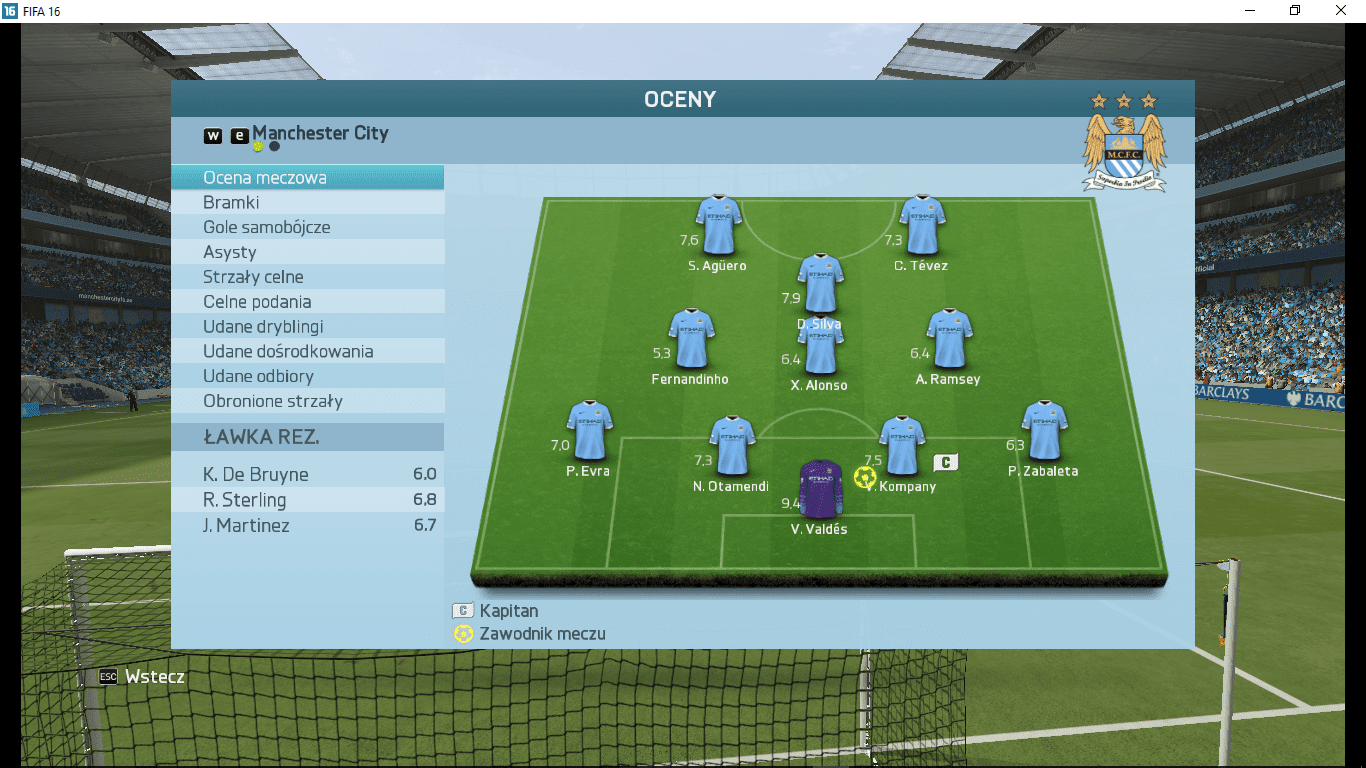The width and height of the screenshot is (1366, 768).
Task: Select the Ocena meczowa category
Action: (307, 178)
